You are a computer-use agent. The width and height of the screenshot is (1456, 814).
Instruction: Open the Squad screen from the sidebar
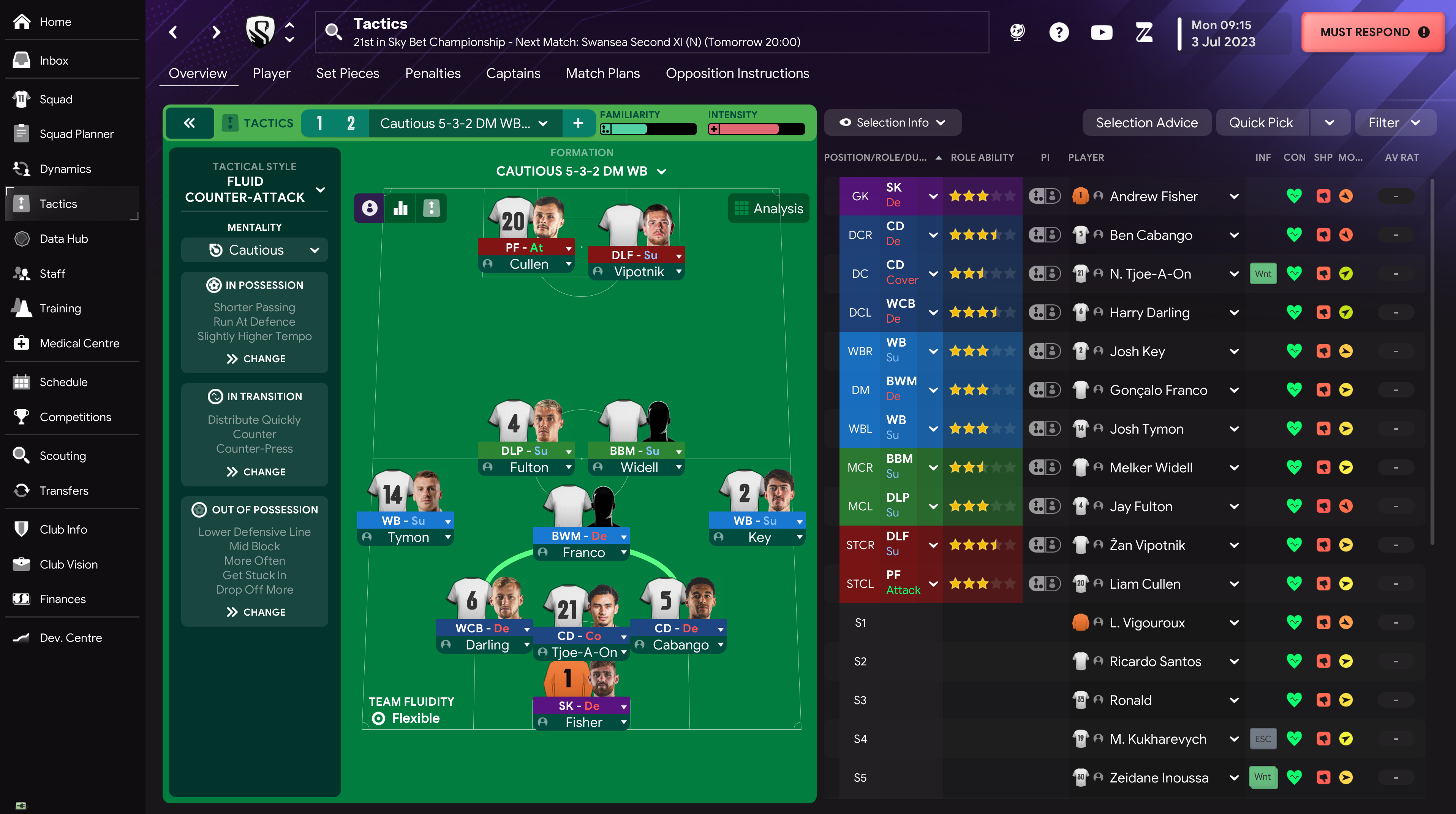55,99
